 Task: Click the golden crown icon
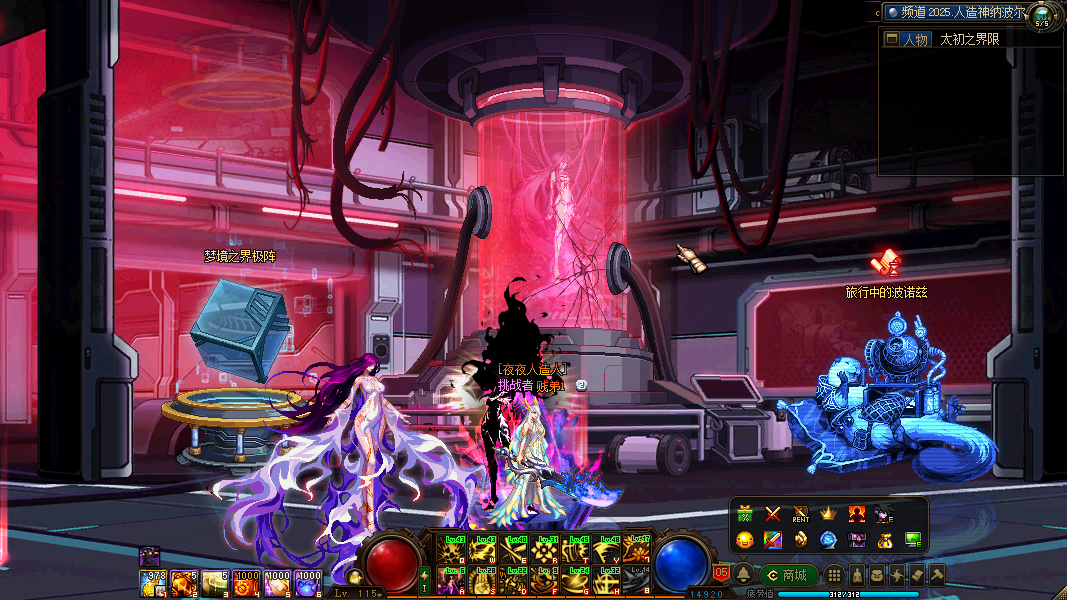point(829,514)
